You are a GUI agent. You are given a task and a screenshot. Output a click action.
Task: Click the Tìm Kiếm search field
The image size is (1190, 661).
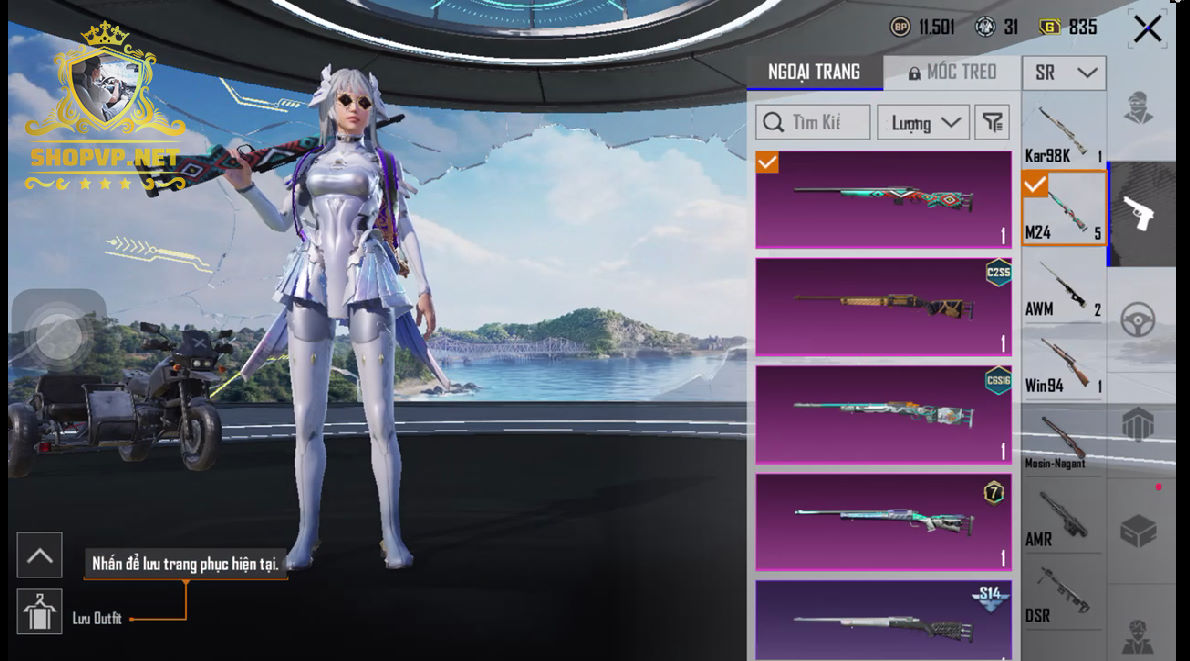tap(812, 123)
